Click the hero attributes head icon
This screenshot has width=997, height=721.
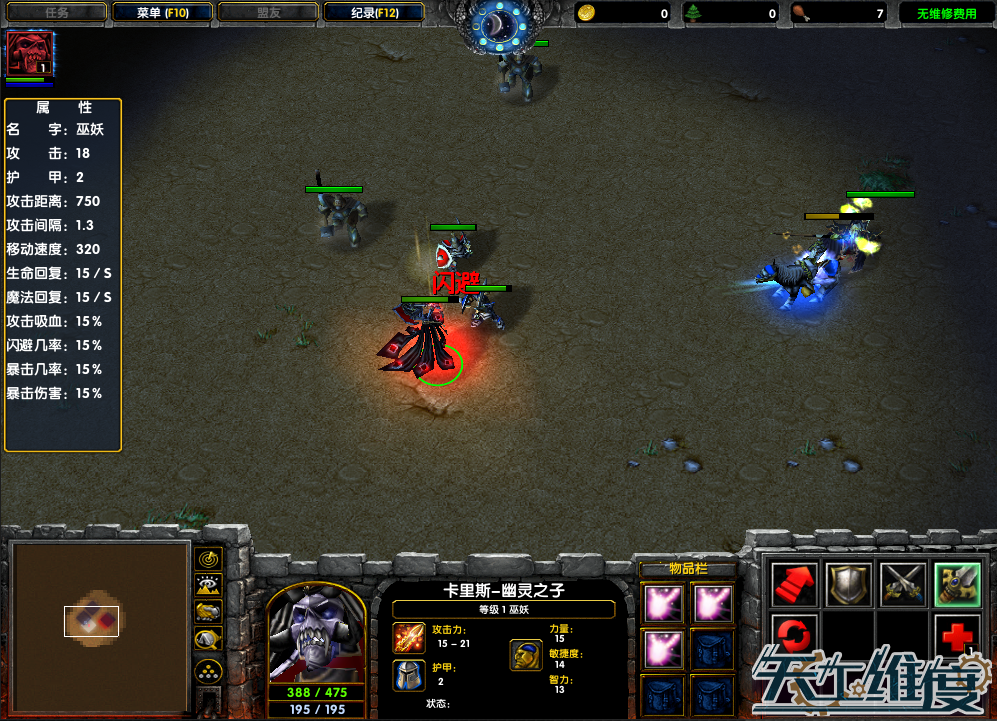click(x=527, y=655)
